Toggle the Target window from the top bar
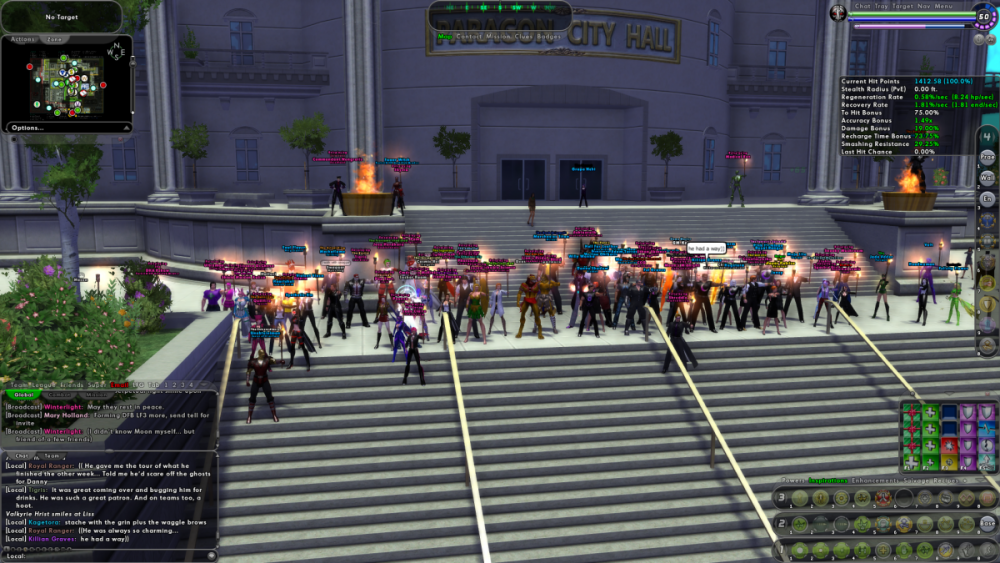 click(904, 6)
